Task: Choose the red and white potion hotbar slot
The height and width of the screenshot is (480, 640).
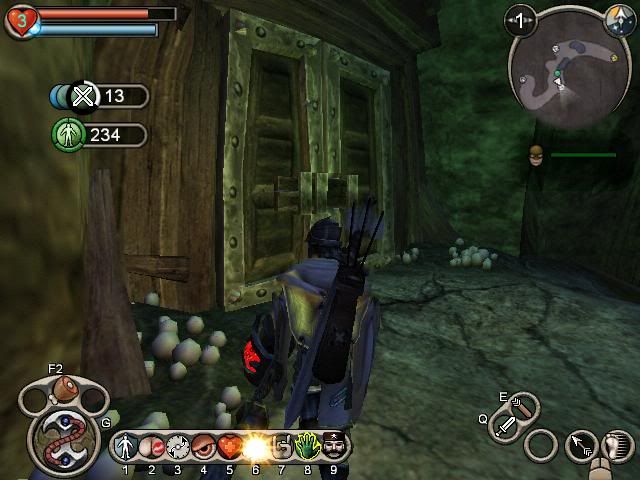Action: coord(152,446)
